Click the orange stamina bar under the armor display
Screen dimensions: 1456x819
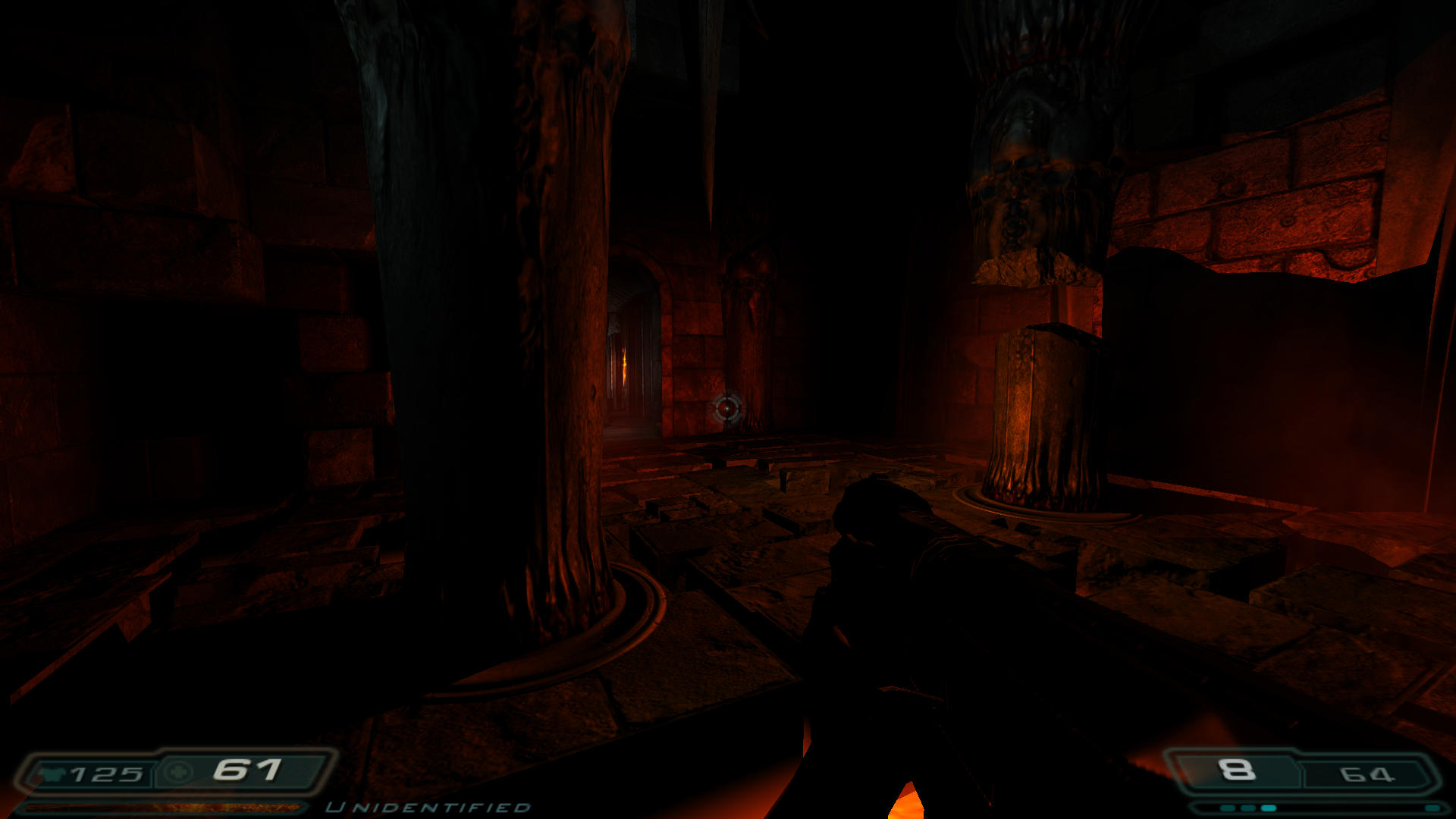[x=163, y=809]
